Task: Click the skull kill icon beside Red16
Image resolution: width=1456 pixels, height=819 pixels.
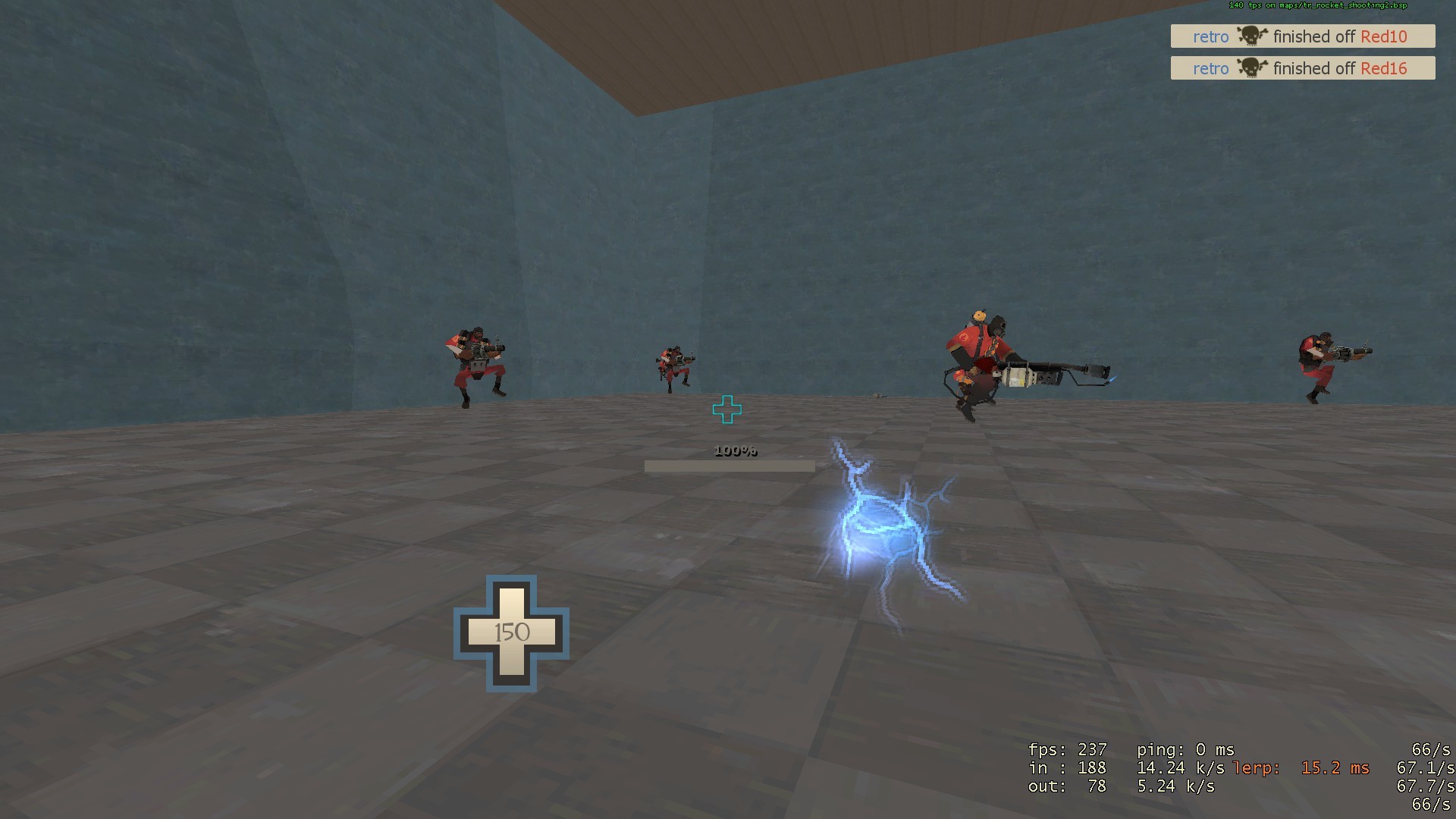Action: click(1250, 68)
